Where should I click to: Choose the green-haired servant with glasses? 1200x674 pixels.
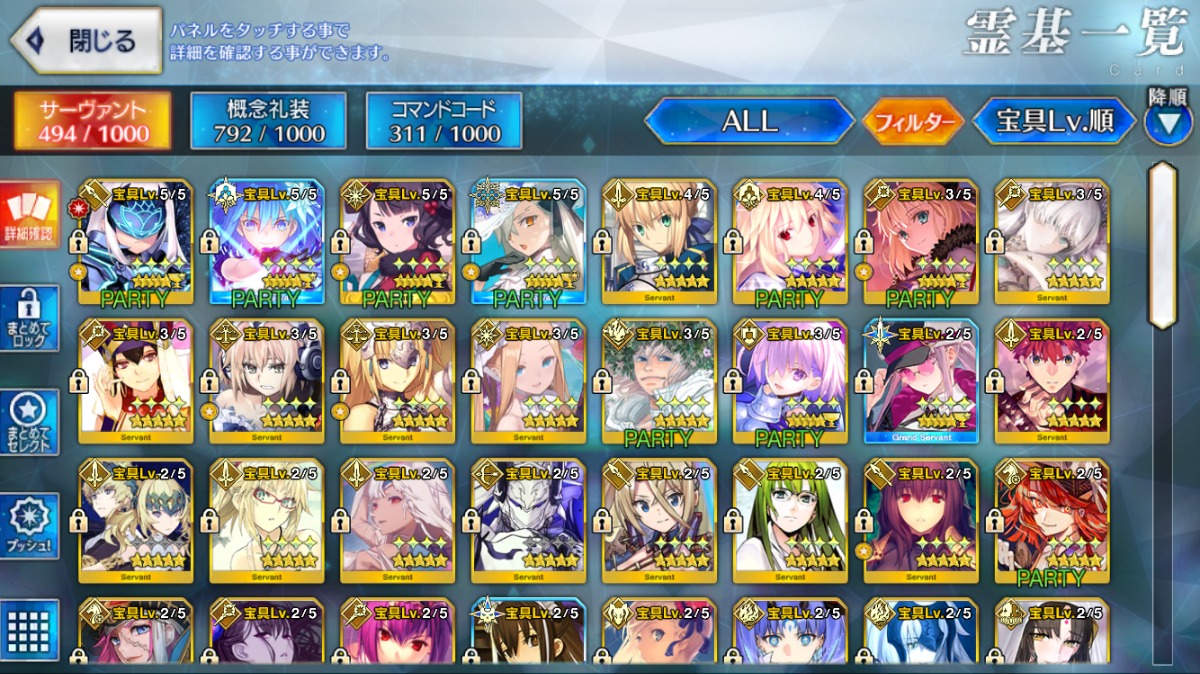790,521
